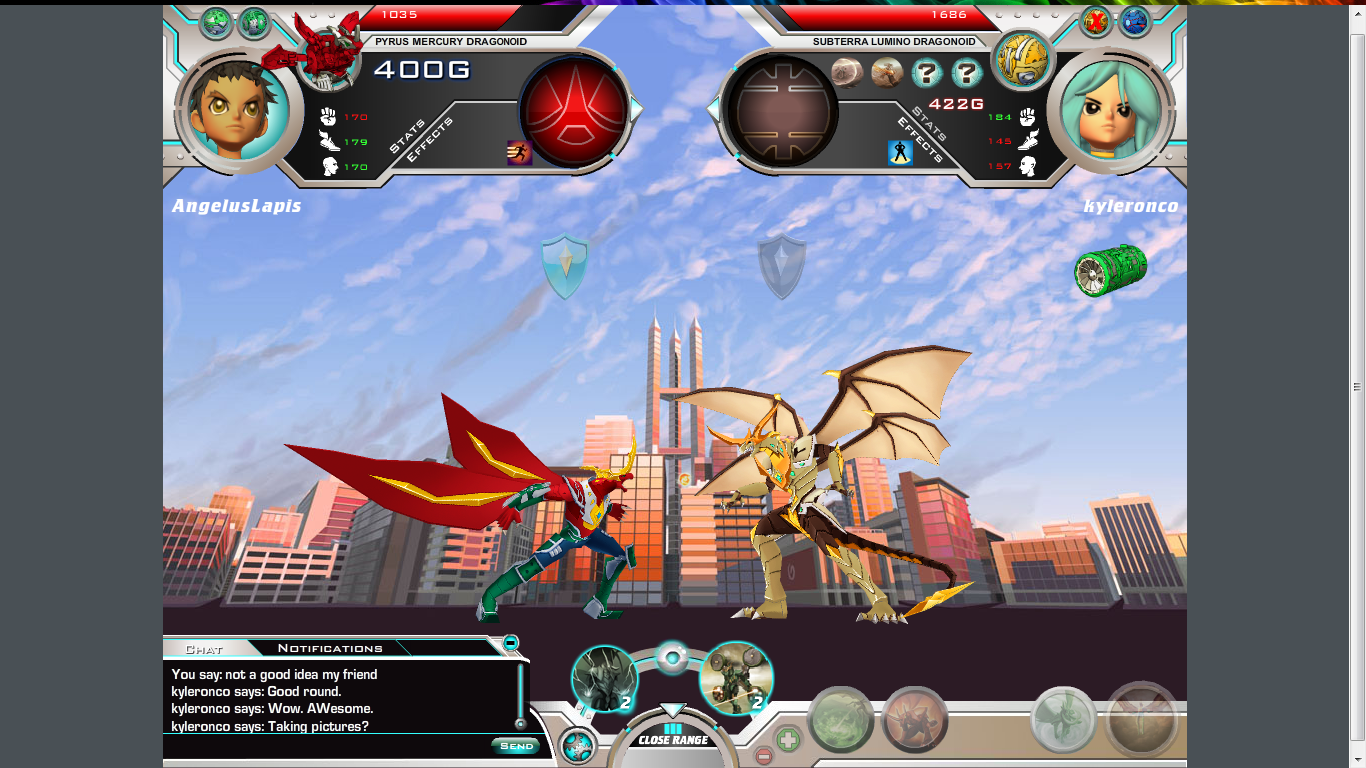Click the defeated Bakugan icon marked with red X
Viewport: 1366px width, 768px height.
1097,21
